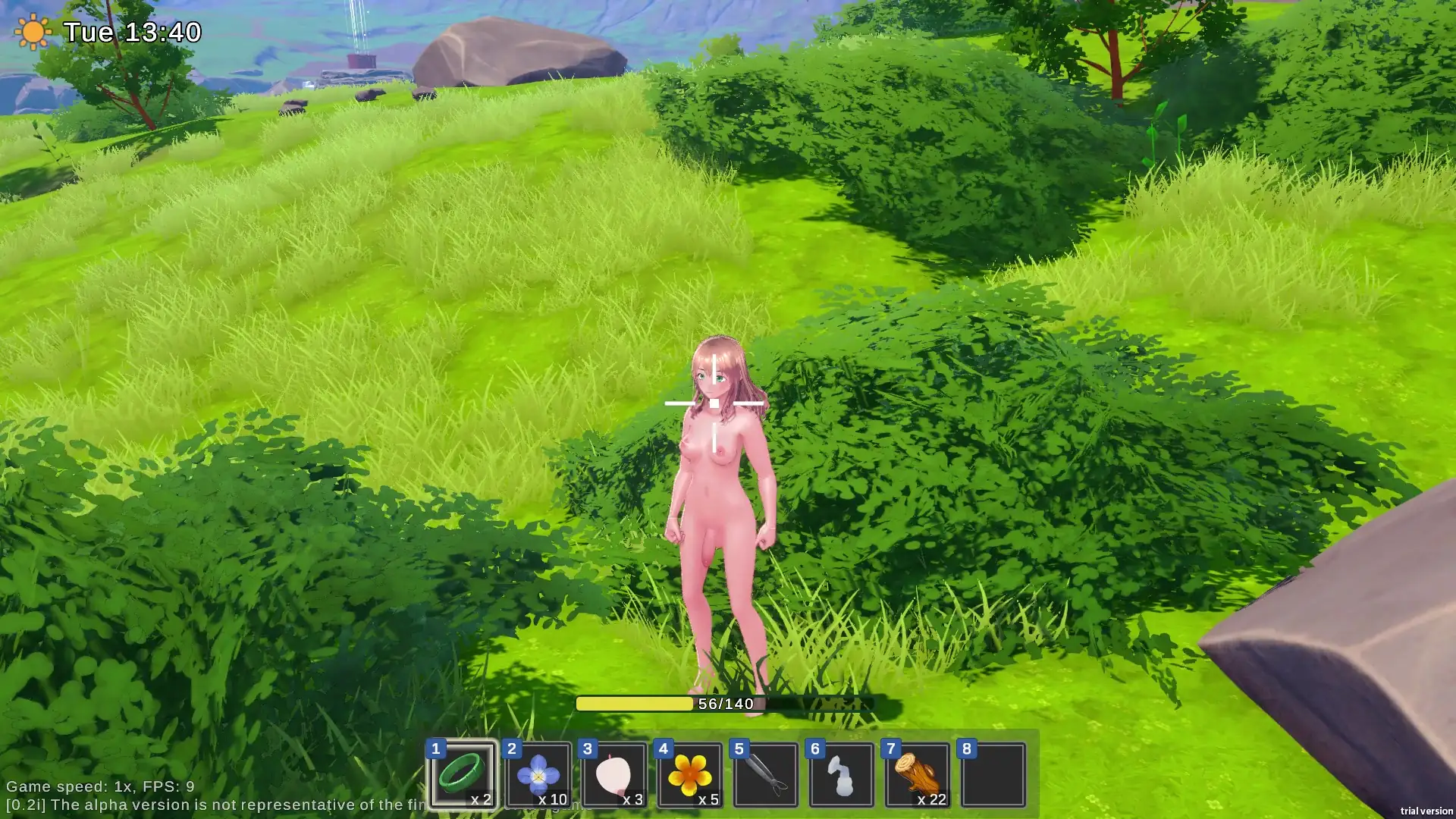The width and height of the screenshot is (1456, 819).
Task: Select the white pump item in slot 6
Action: pyautogui.click(x=842, y=774)
